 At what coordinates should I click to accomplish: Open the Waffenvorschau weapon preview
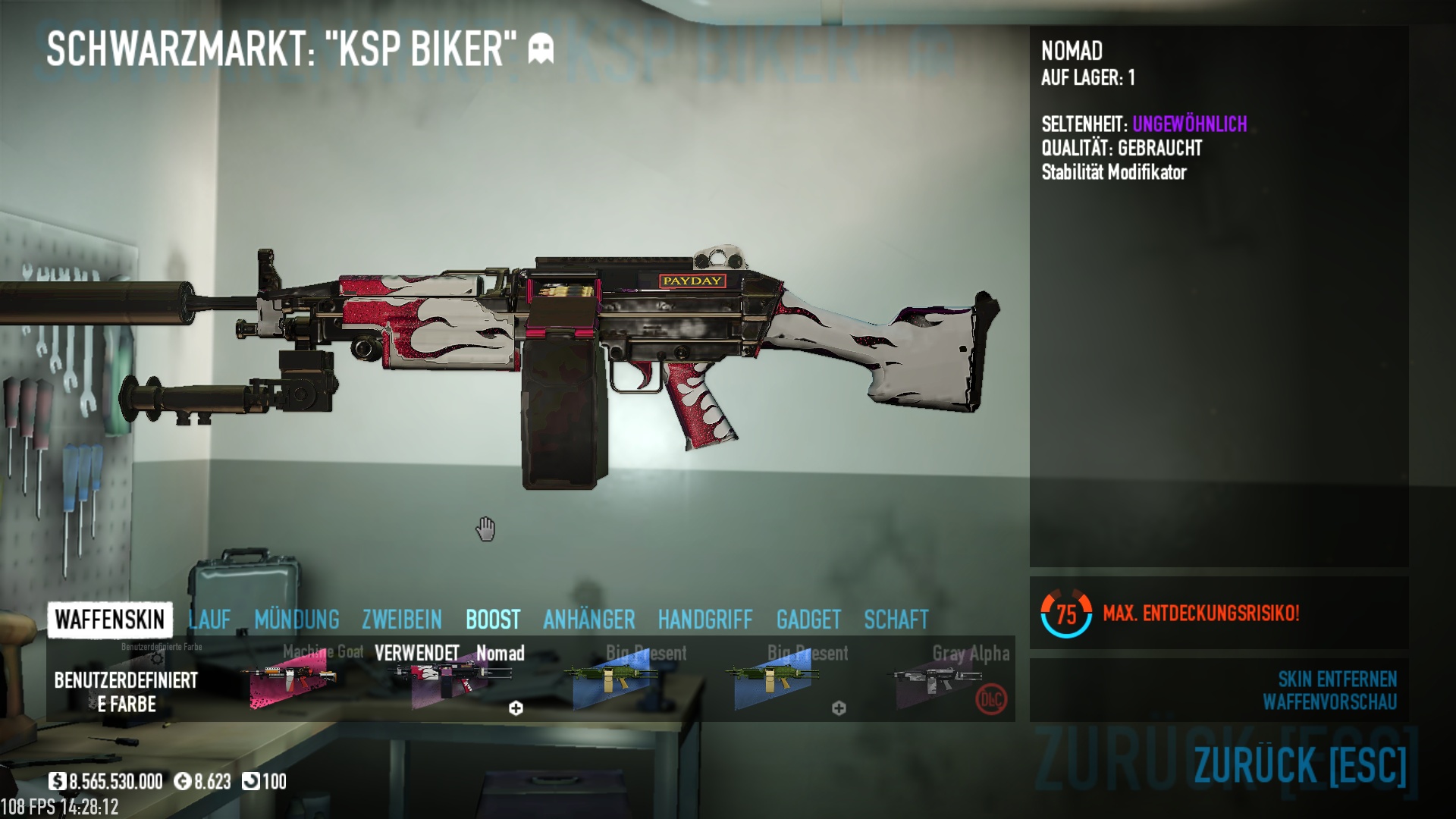pos(1329,702)
